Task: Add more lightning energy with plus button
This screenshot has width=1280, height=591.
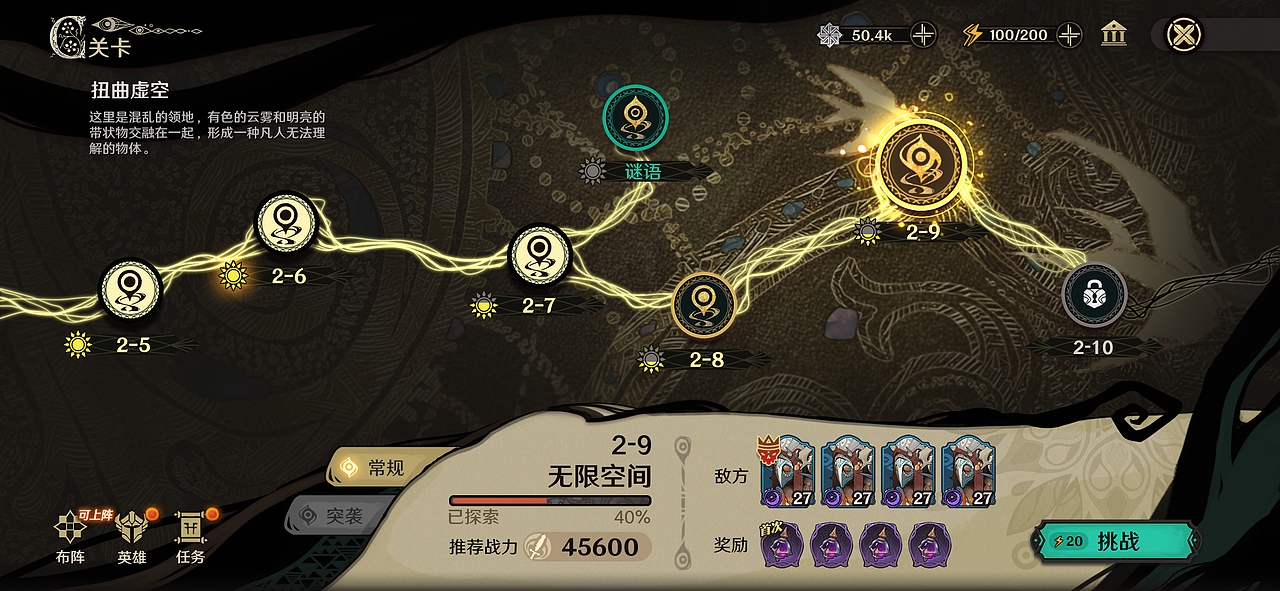Action: tap(1069, 35)
